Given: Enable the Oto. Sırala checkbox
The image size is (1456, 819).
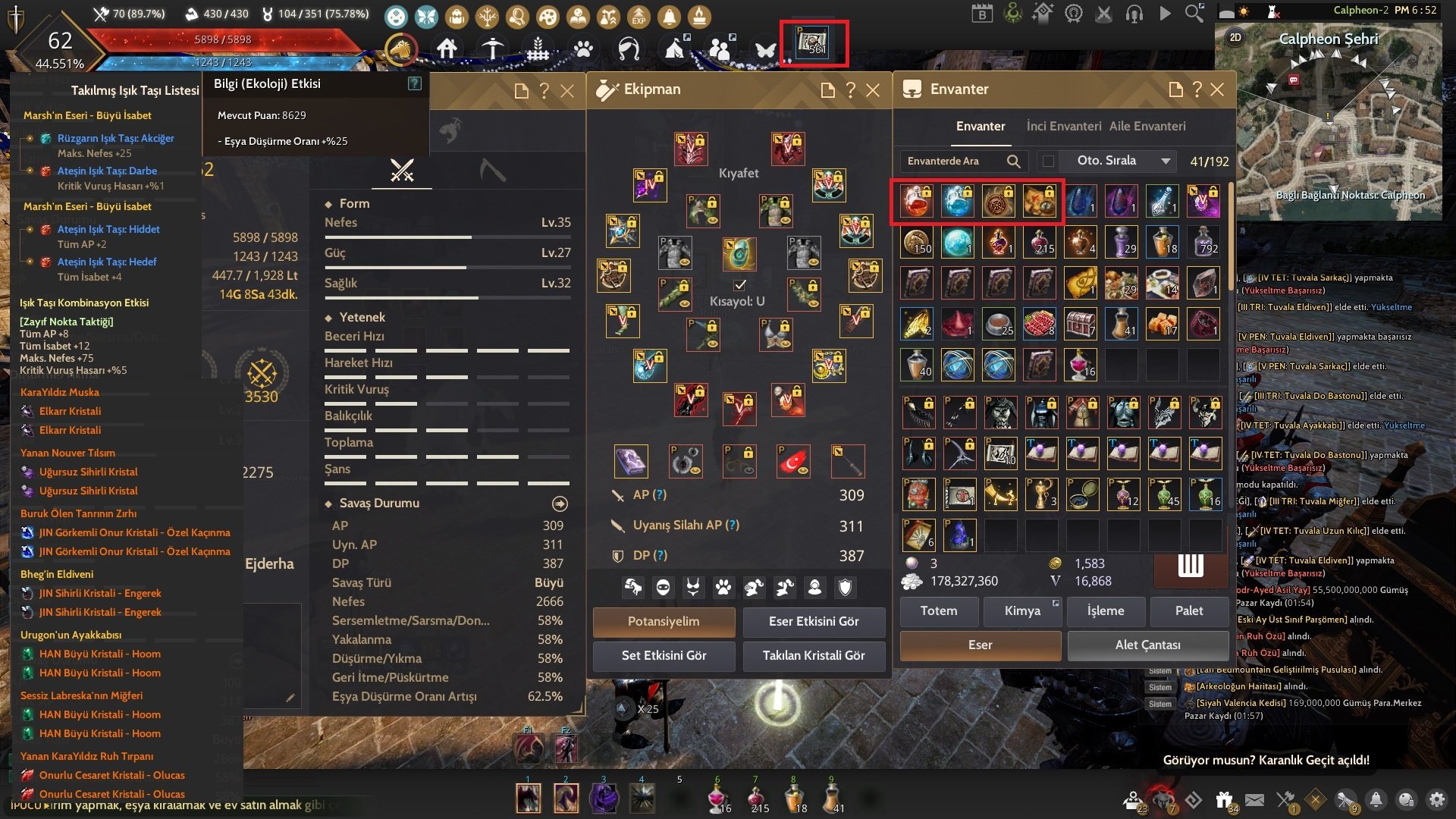Looking at the screenshot, I should (1047, 161).
